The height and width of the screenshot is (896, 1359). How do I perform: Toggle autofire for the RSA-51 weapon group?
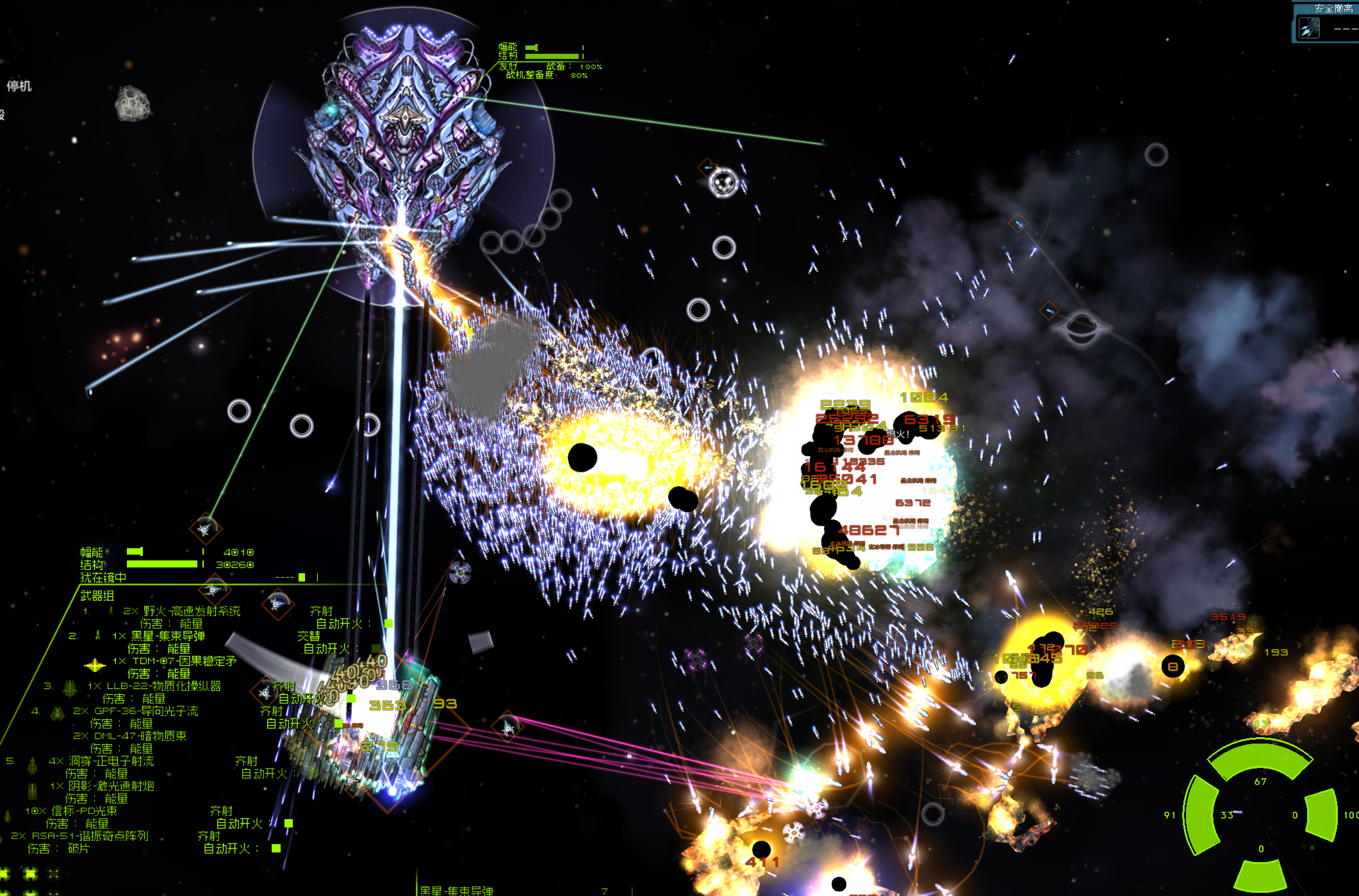click(x=276, y=848)
